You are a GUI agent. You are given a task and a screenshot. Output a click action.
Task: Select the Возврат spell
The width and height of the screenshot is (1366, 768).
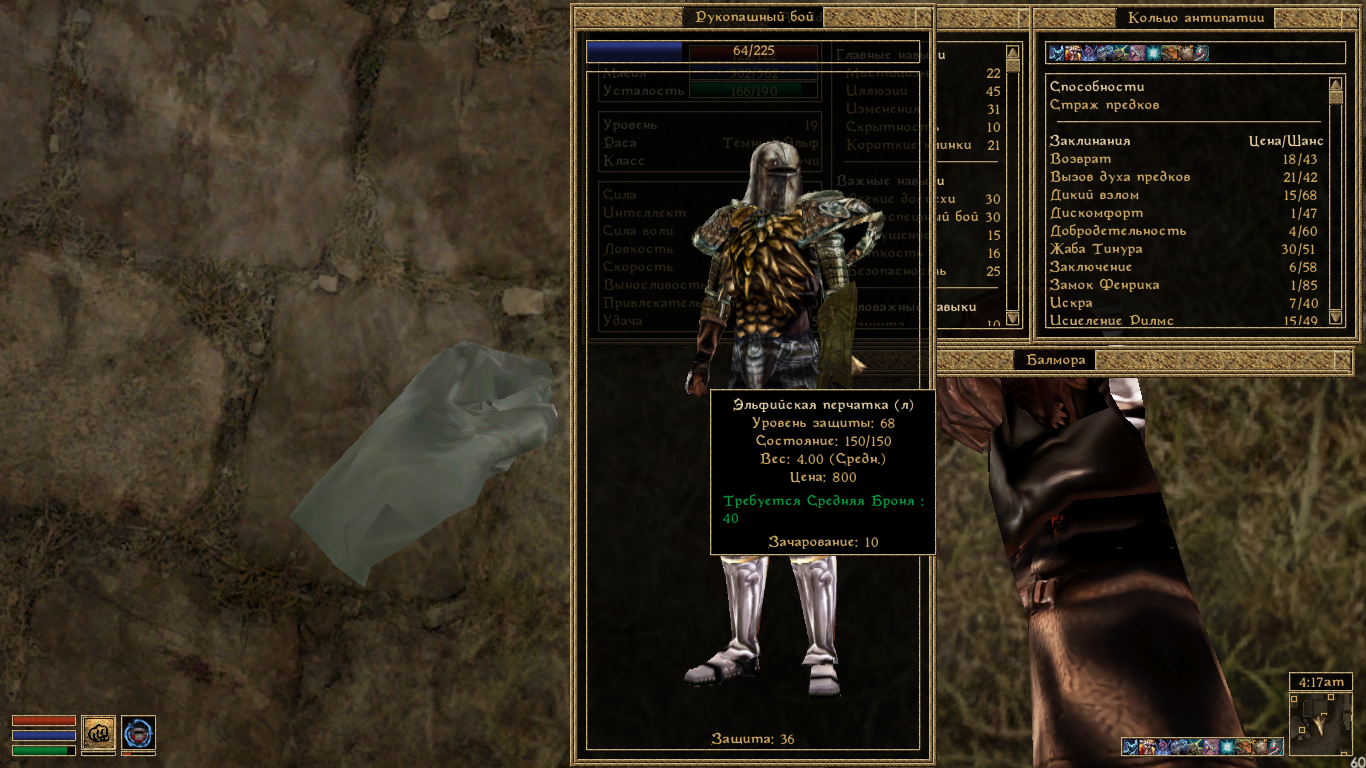pos(1080,159)
